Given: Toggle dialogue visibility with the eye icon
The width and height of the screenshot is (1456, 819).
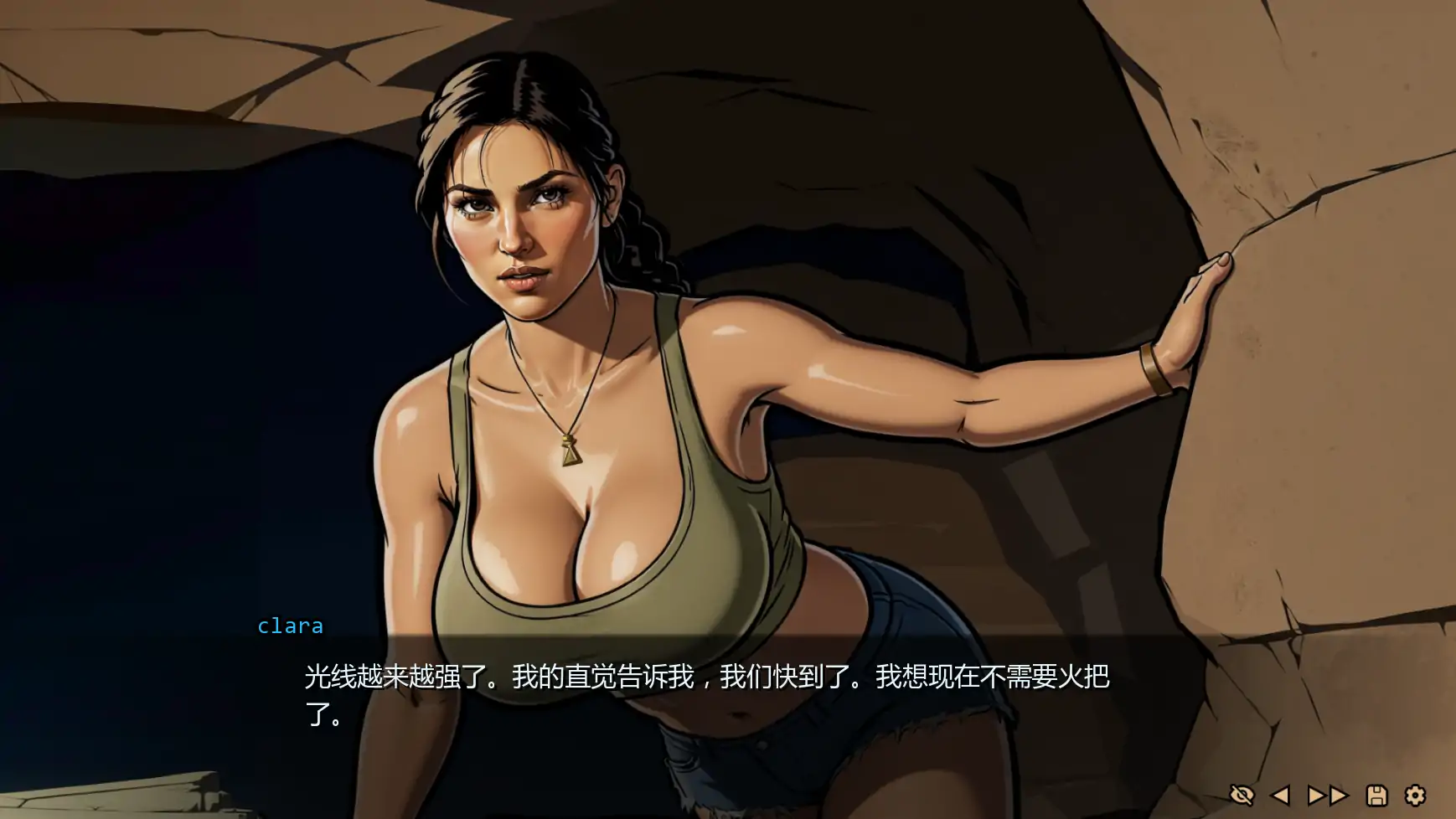Looking at the screenshot, I should coord(1242,795).
